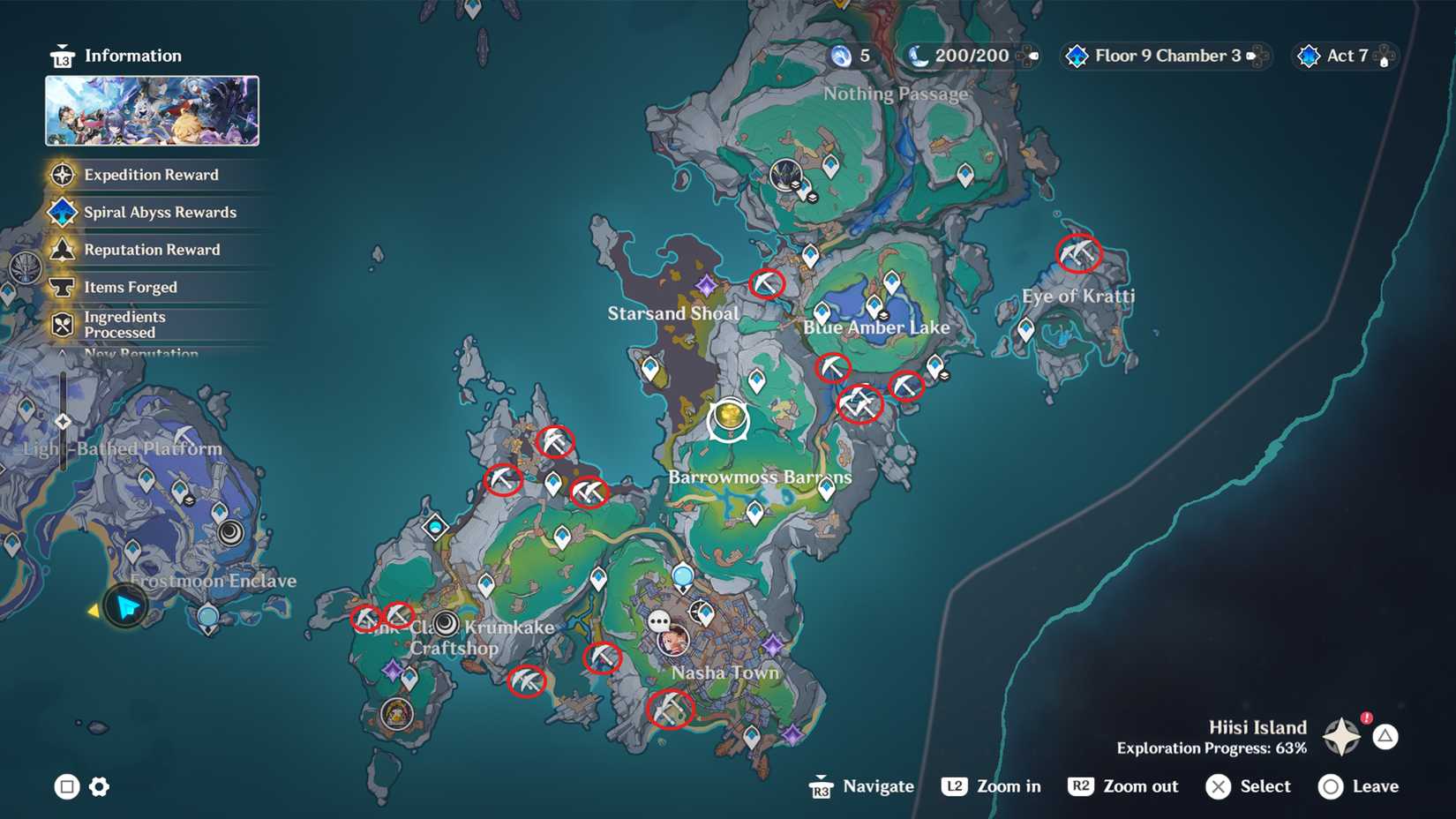1456x819 pixels.
Task: Open the Information event banner
Action: pos(152,112)
